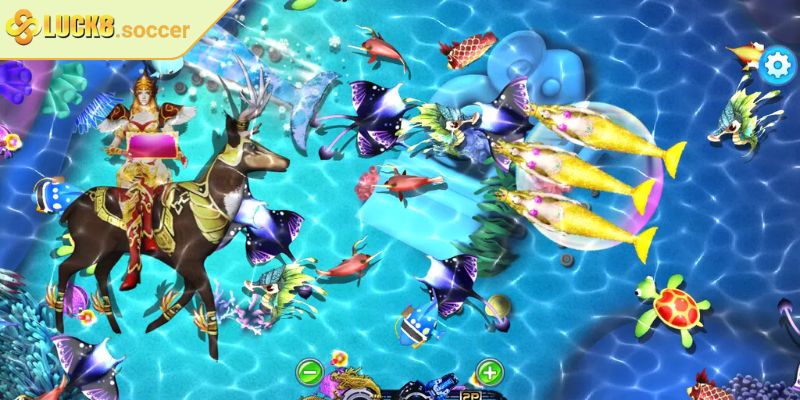Open the settings gear menu
800x400 pixels.
pos(775,65)
